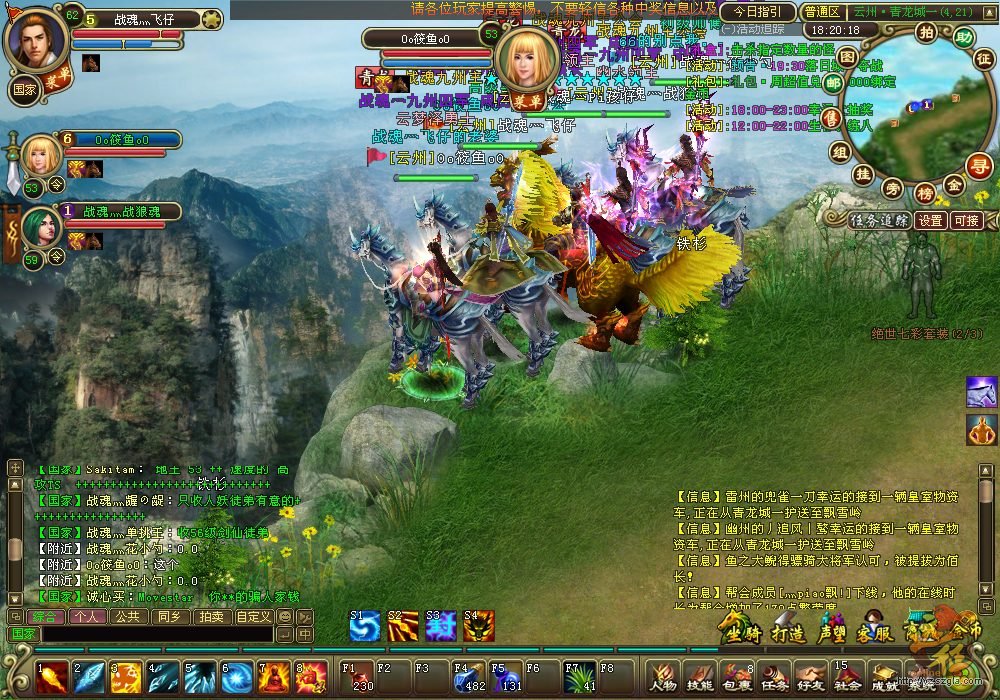Activate the S1 blue swirl skill
This screenshot has height=700, width=1000.
(365, 625)
